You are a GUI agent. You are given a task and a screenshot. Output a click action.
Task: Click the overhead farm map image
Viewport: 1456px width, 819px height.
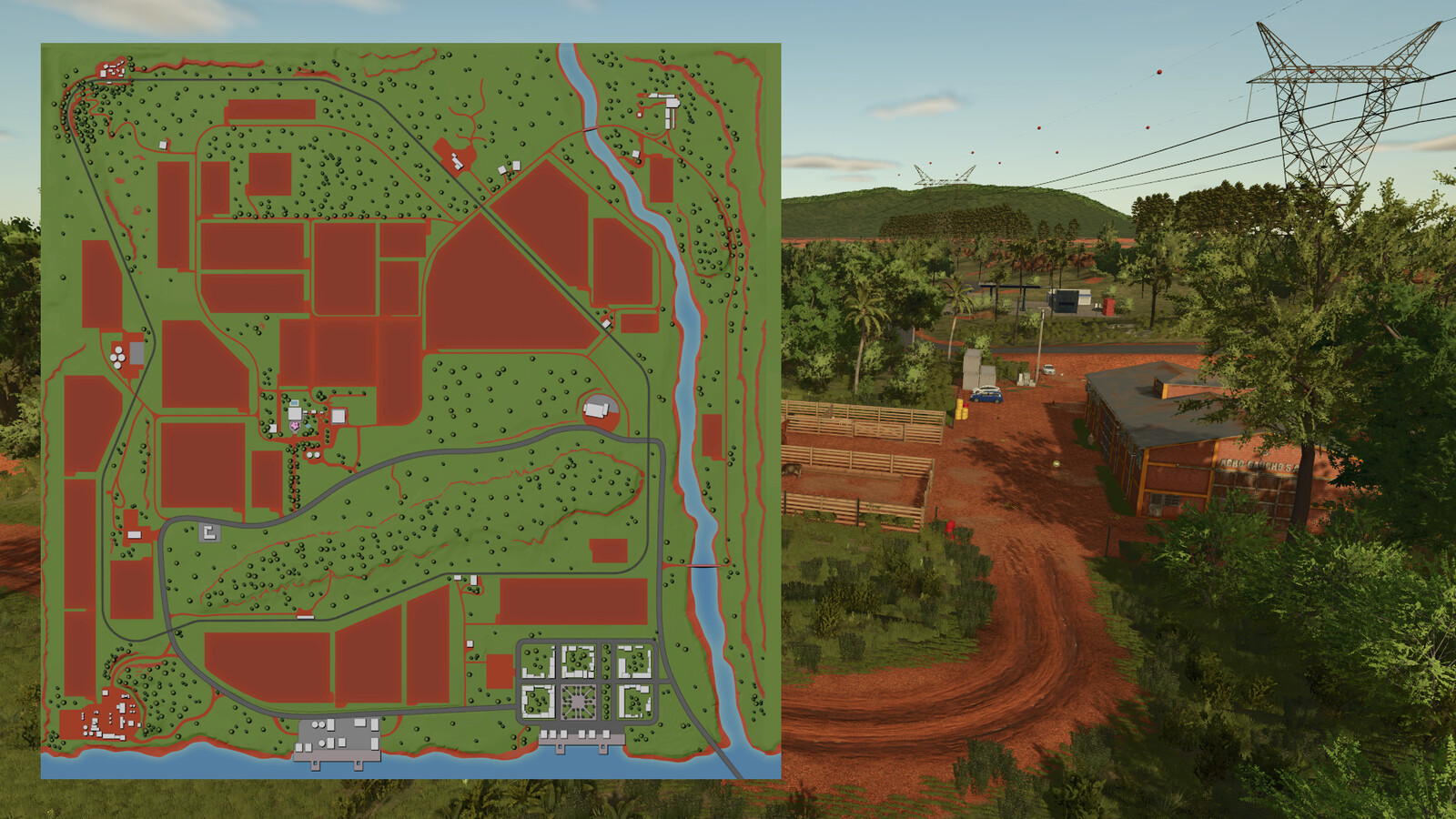(x=410, y=410)
